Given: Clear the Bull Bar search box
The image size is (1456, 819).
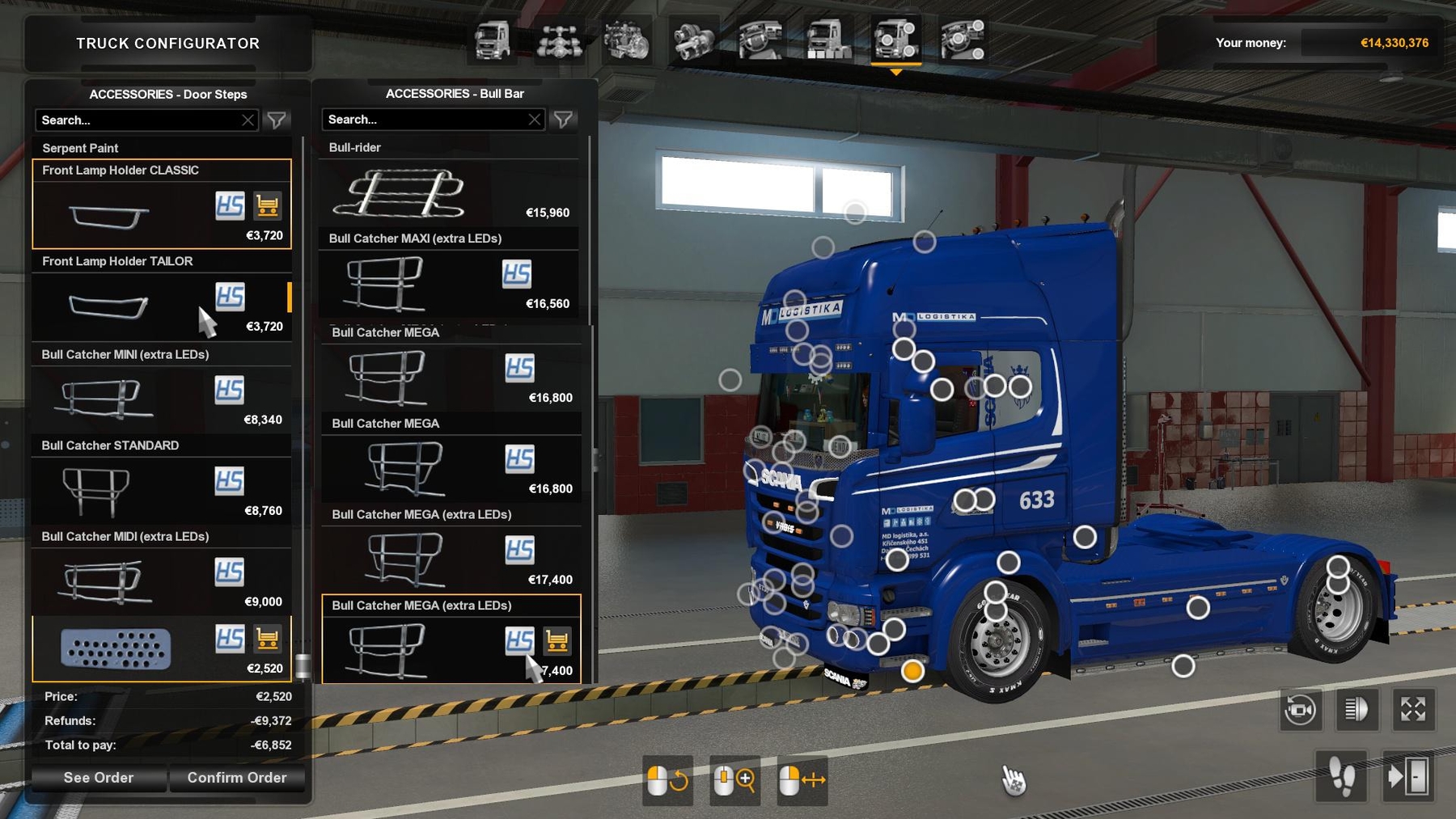Looking at the screenshot, I should click(535, 120).
